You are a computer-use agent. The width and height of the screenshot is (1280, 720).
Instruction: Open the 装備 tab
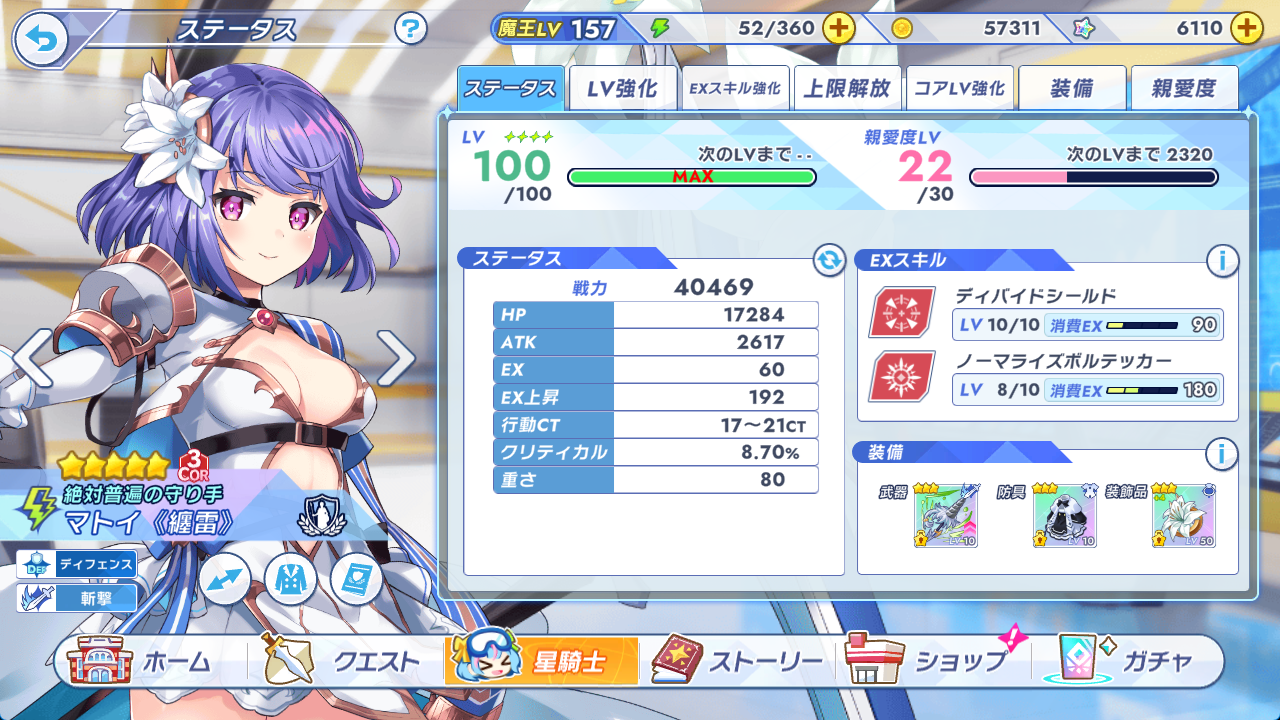(1072, 88)
